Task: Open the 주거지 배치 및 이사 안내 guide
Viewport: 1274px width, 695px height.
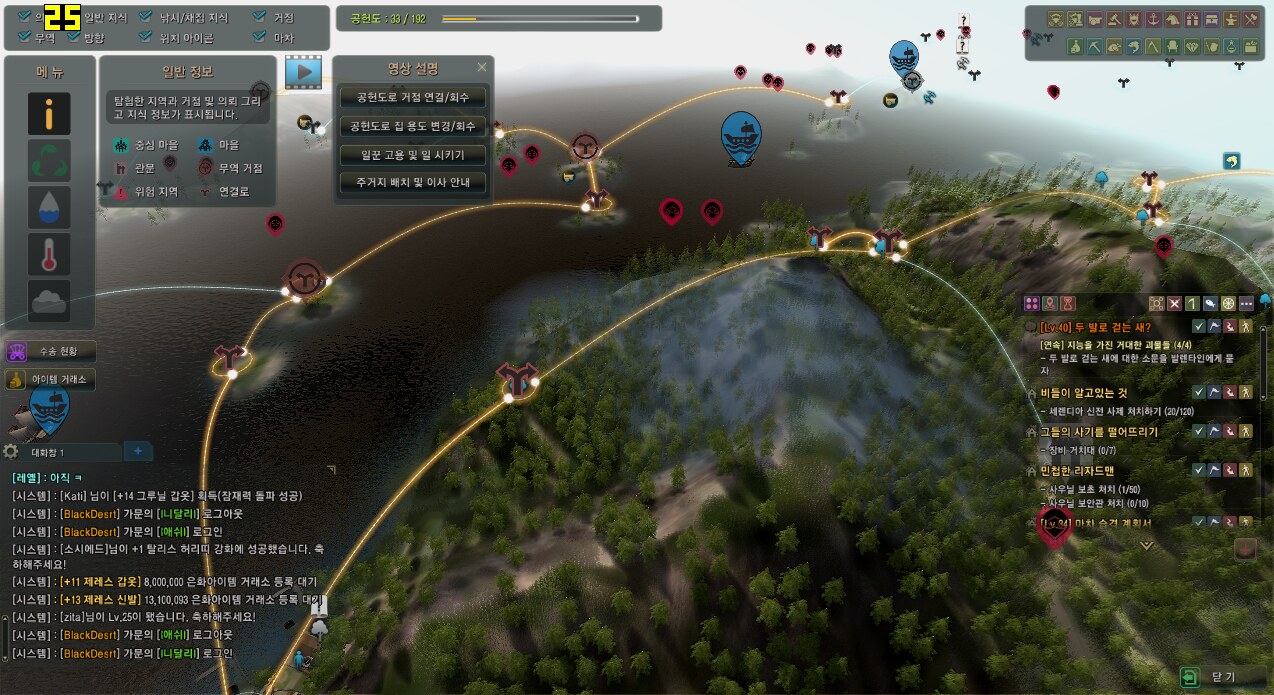Action: coord(413,183)
